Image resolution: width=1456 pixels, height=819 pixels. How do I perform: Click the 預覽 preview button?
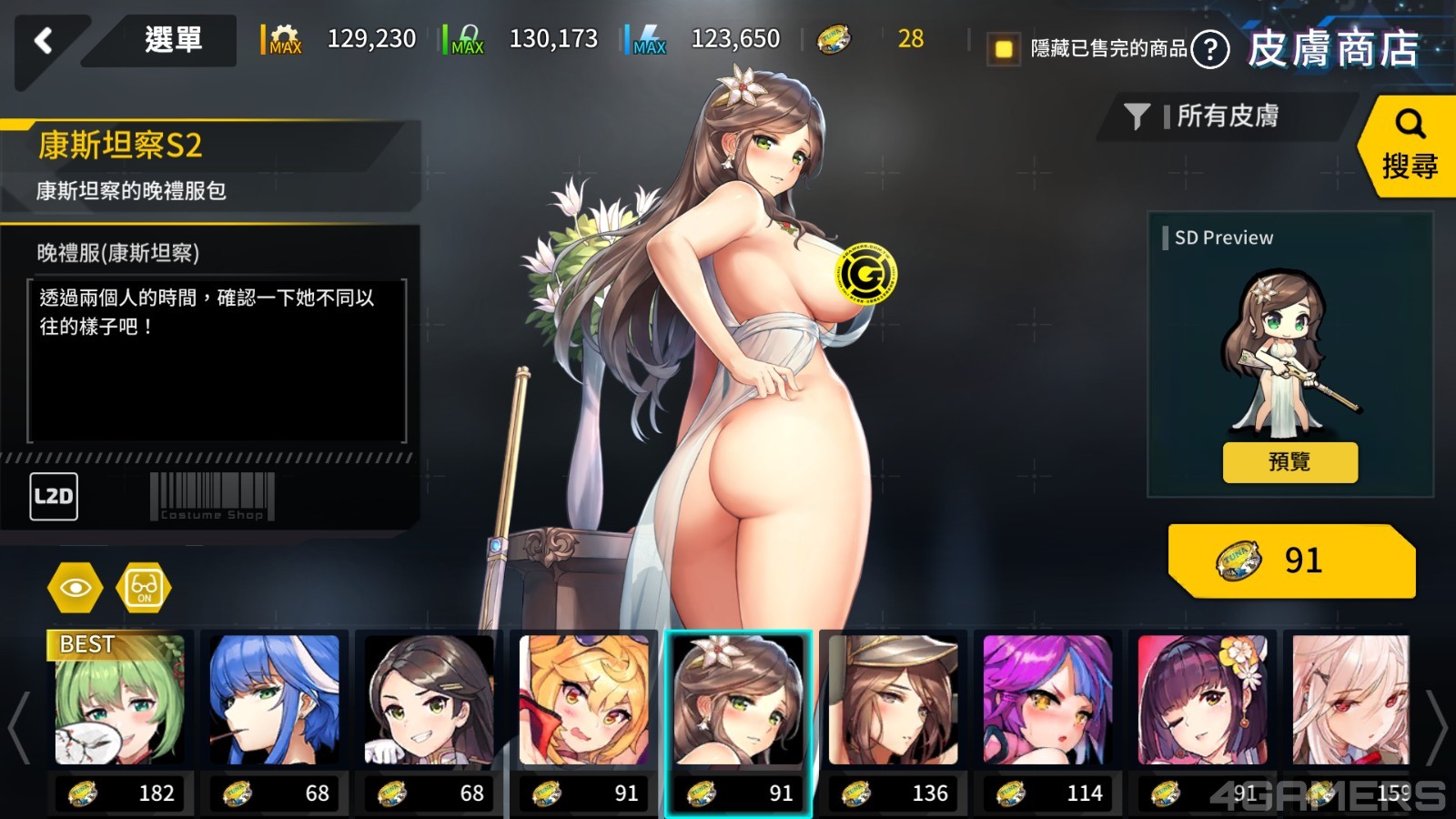[1289, 462]
